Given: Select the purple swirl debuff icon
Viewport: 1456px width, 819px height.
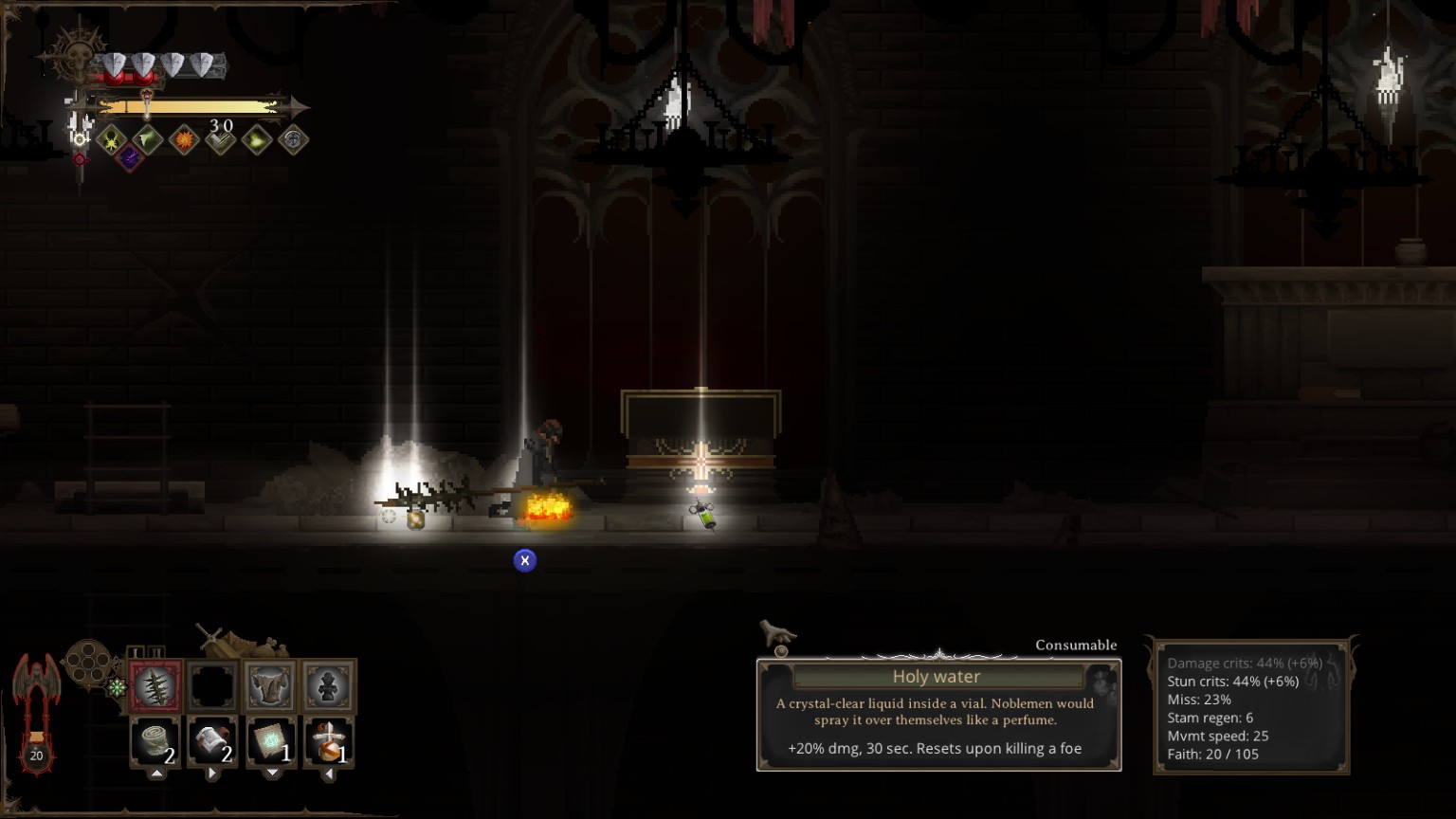Looking at the screenshot, I should [x=130, y=157].
